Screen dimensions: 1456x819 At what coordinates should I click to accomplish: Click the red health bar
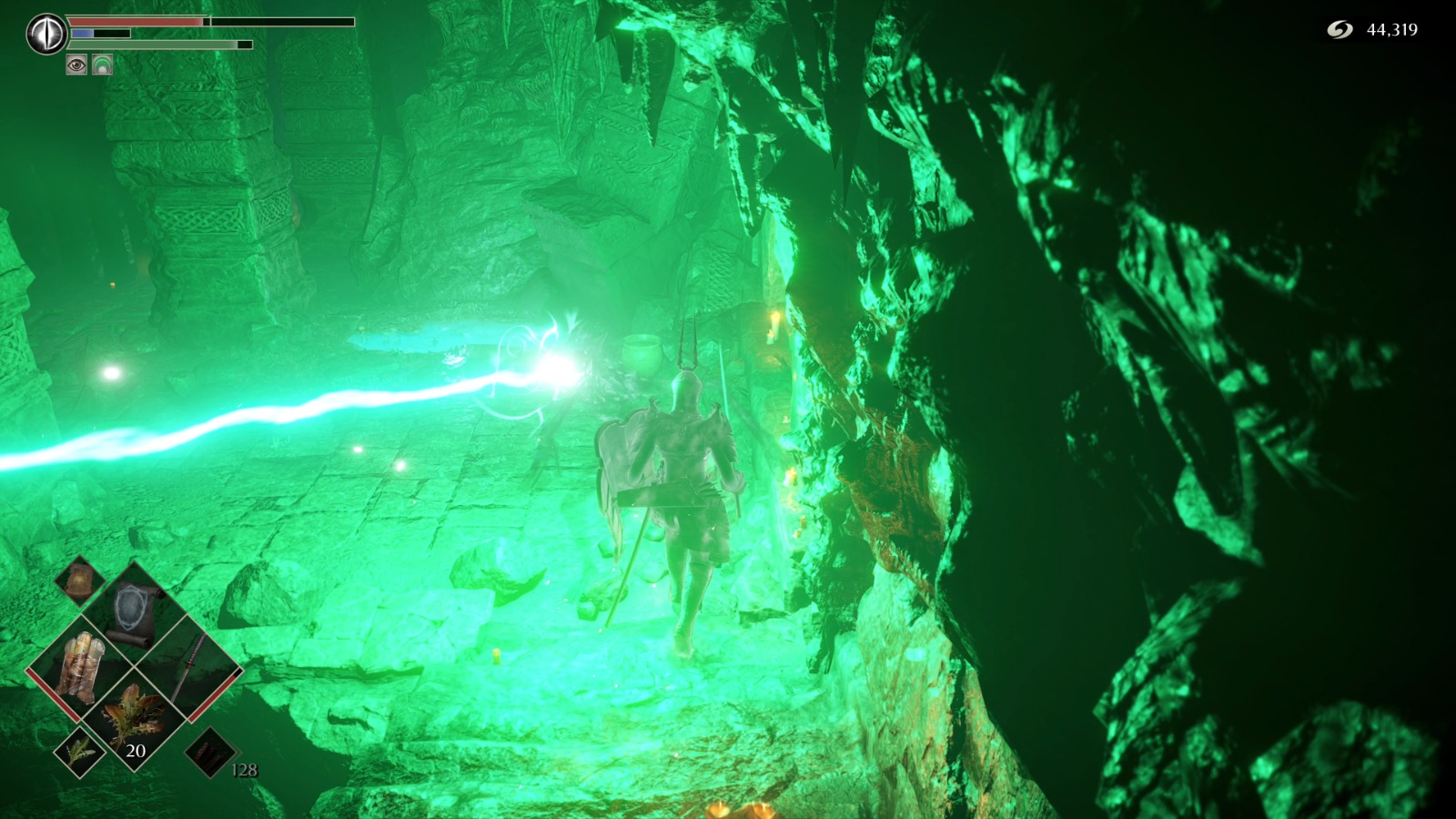[136, 22]
